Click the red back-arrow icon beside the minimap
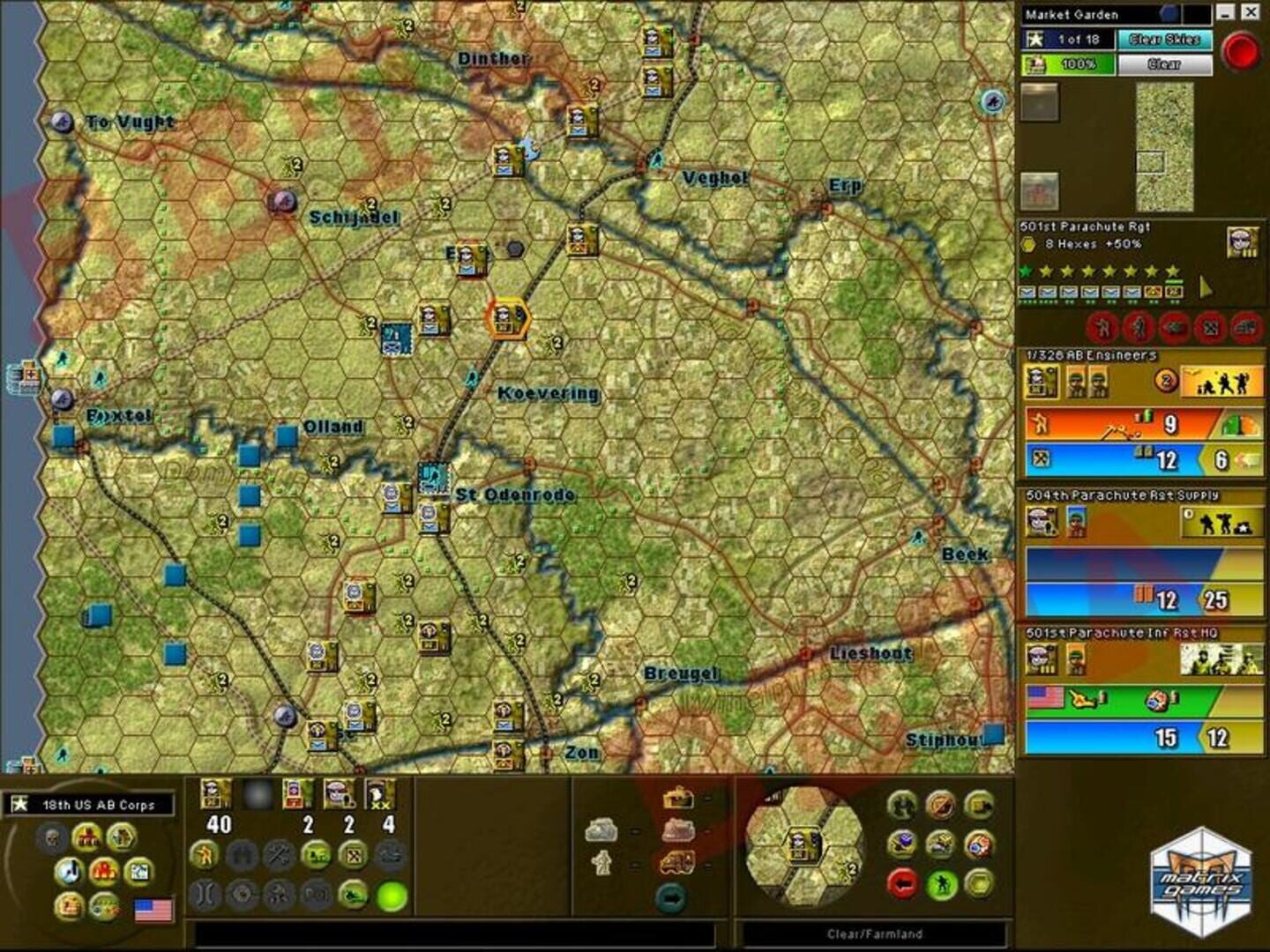The image size is (1270, 952). pos(902,883)
